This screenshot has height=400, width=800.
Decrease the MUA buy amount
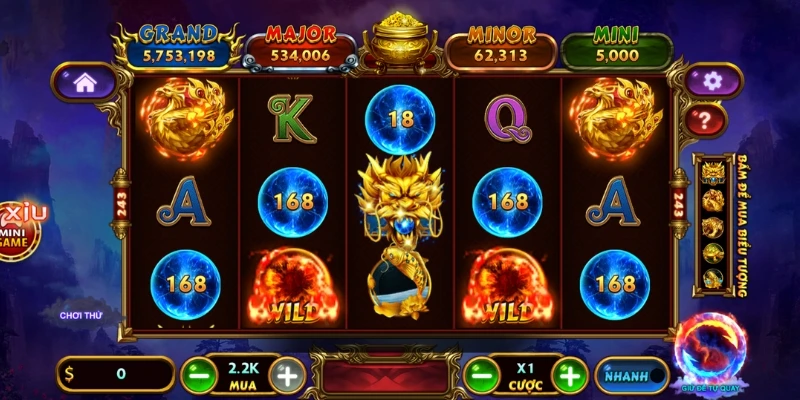tap(197, 376)
